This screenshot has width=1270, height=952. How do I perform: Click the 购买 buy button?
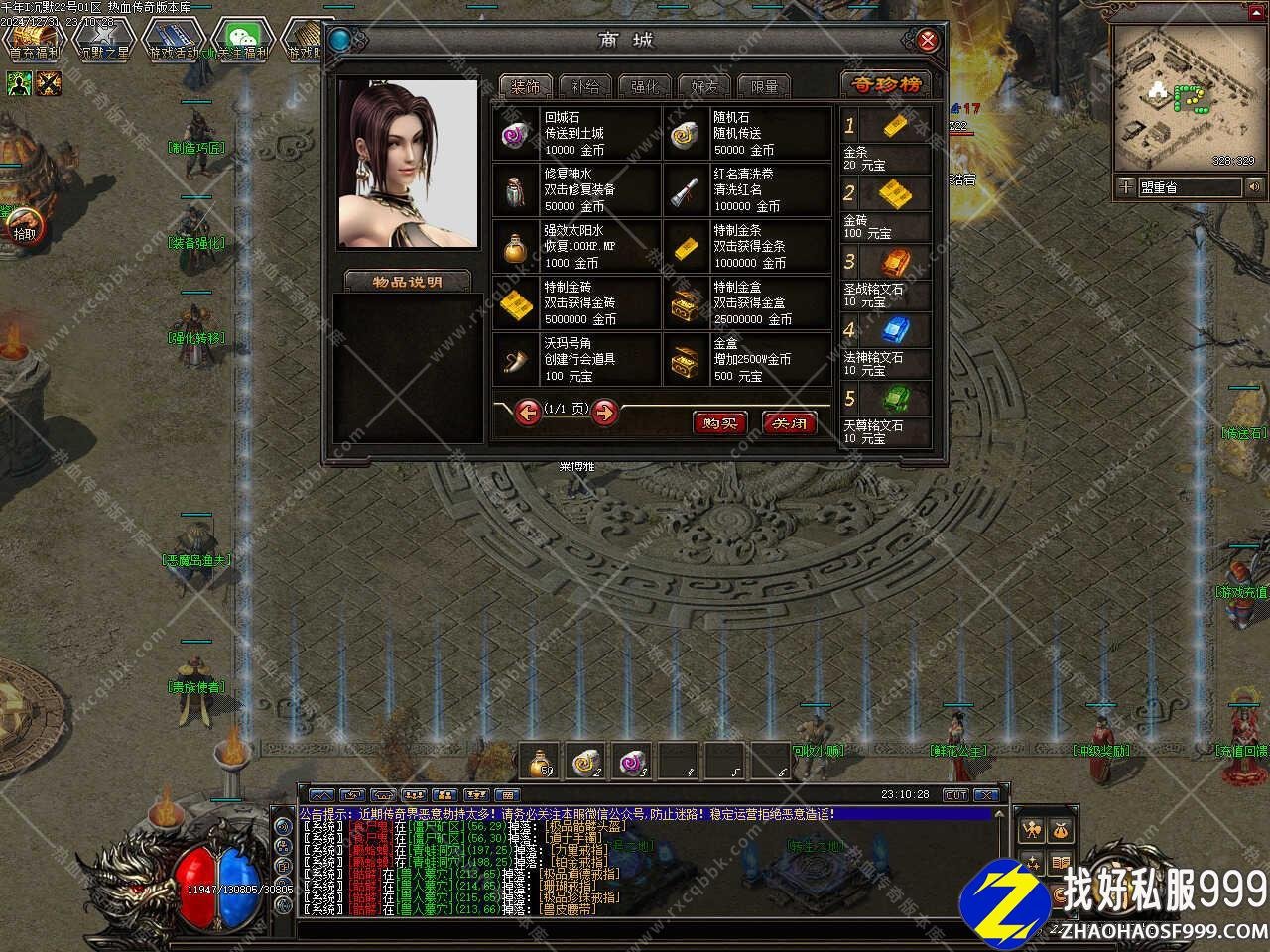718,423
